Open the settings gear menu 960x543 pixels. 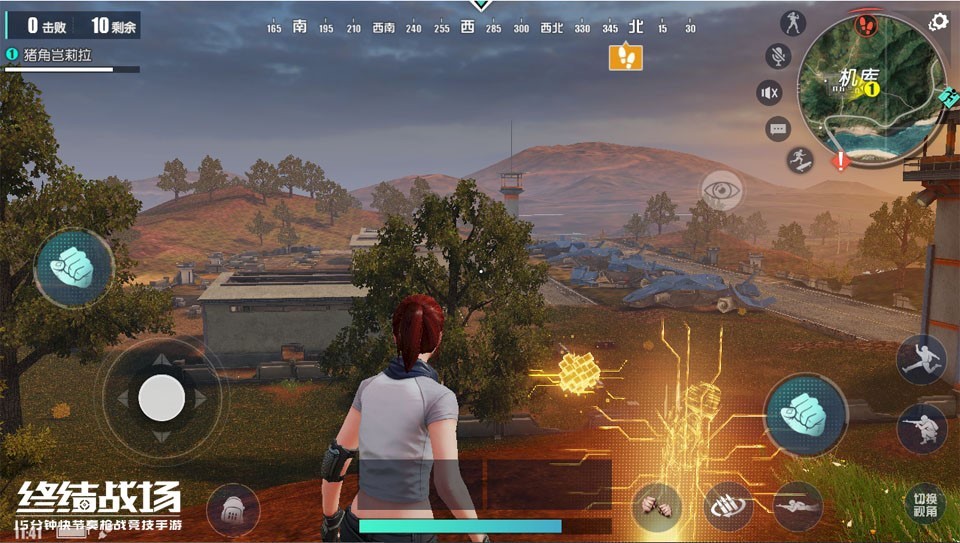(938, 22)
